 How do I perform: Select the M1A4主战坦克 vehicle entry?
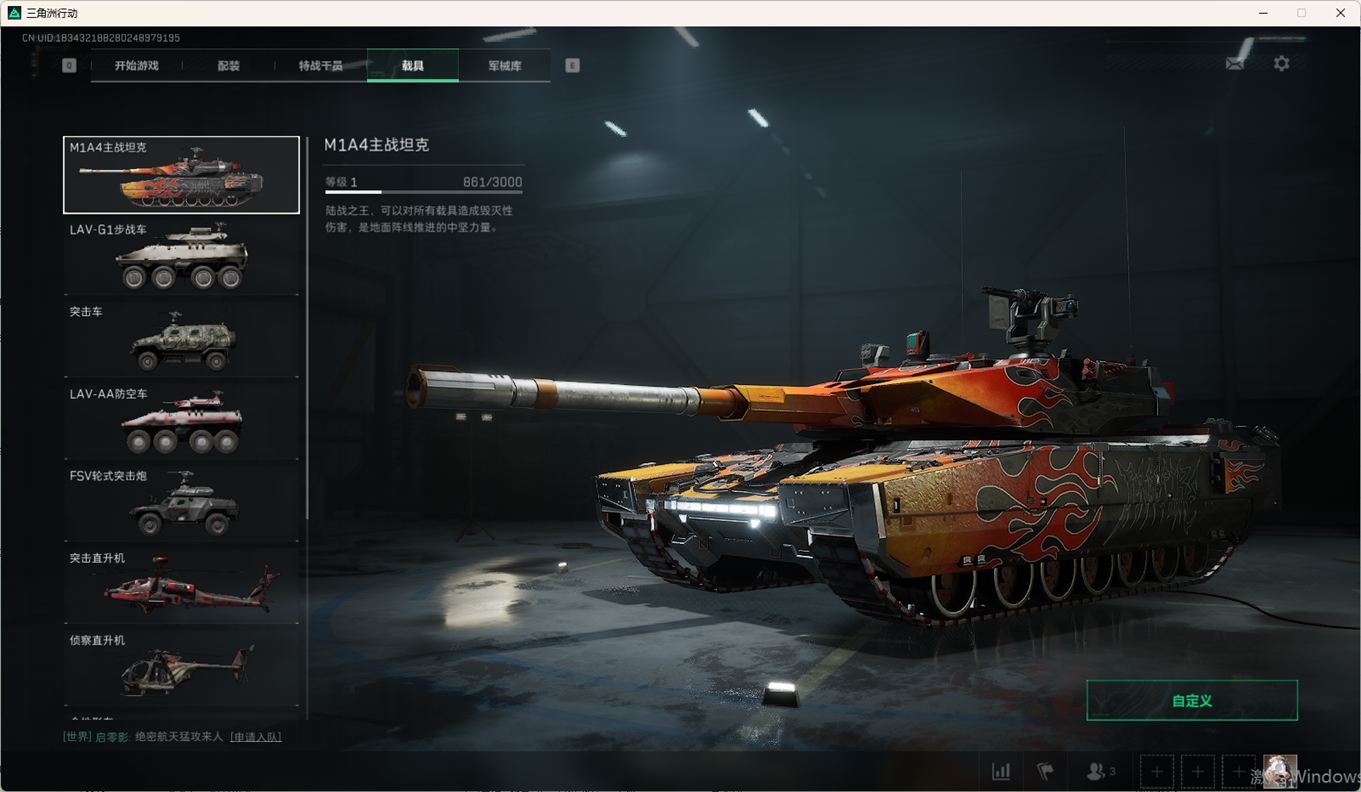click(x=181, y=175)
